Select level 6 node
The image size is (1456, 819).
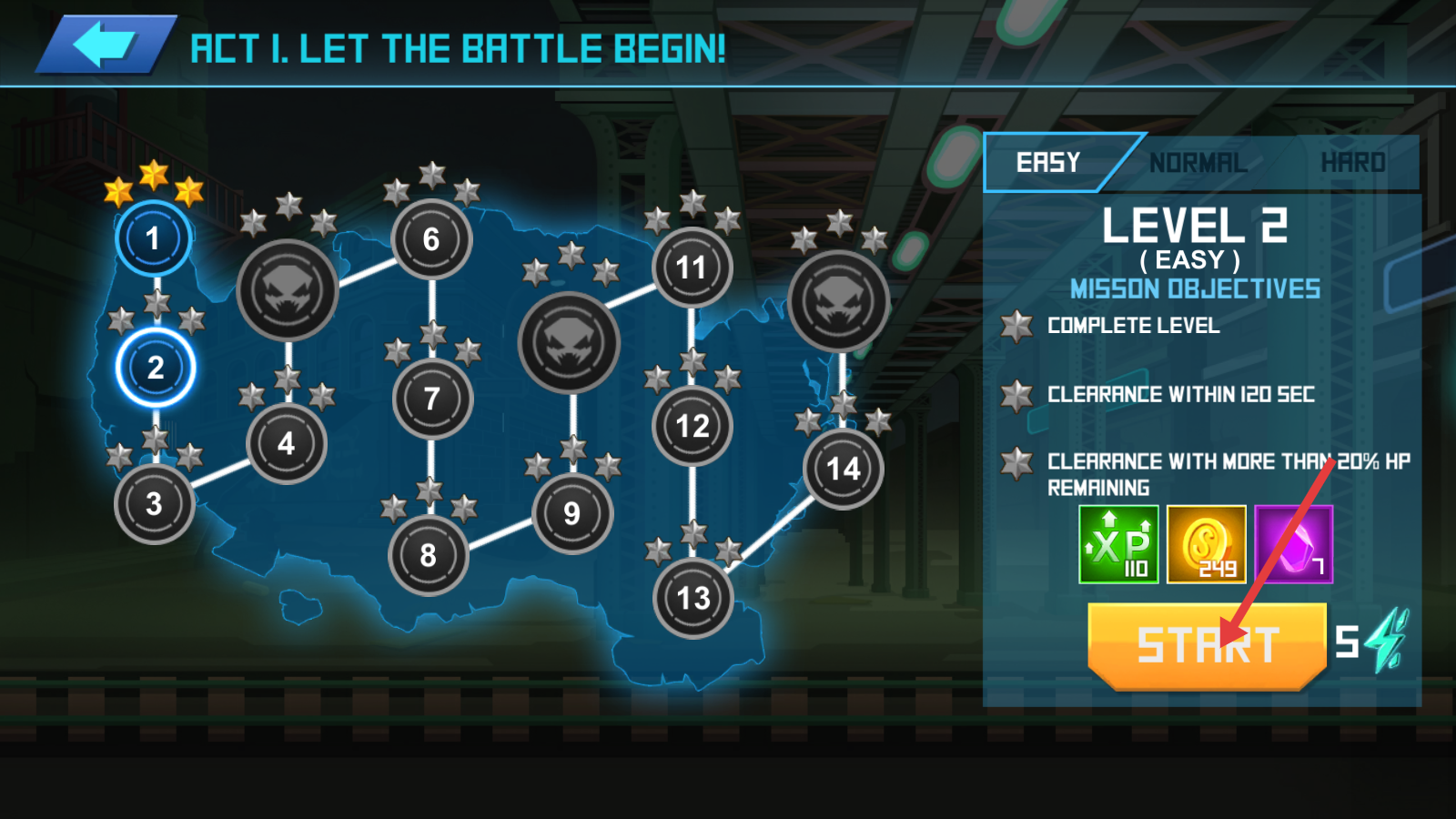[x=431, y=239]
